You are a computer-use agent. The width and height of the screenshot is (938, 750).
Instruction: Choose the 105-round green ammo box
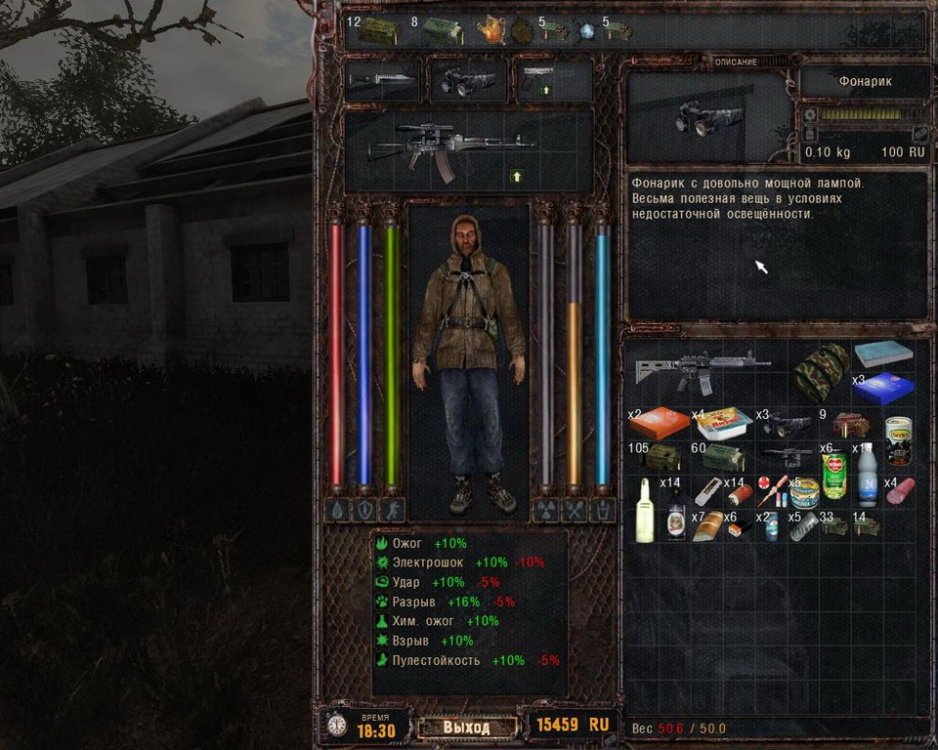tap(660, 457)
